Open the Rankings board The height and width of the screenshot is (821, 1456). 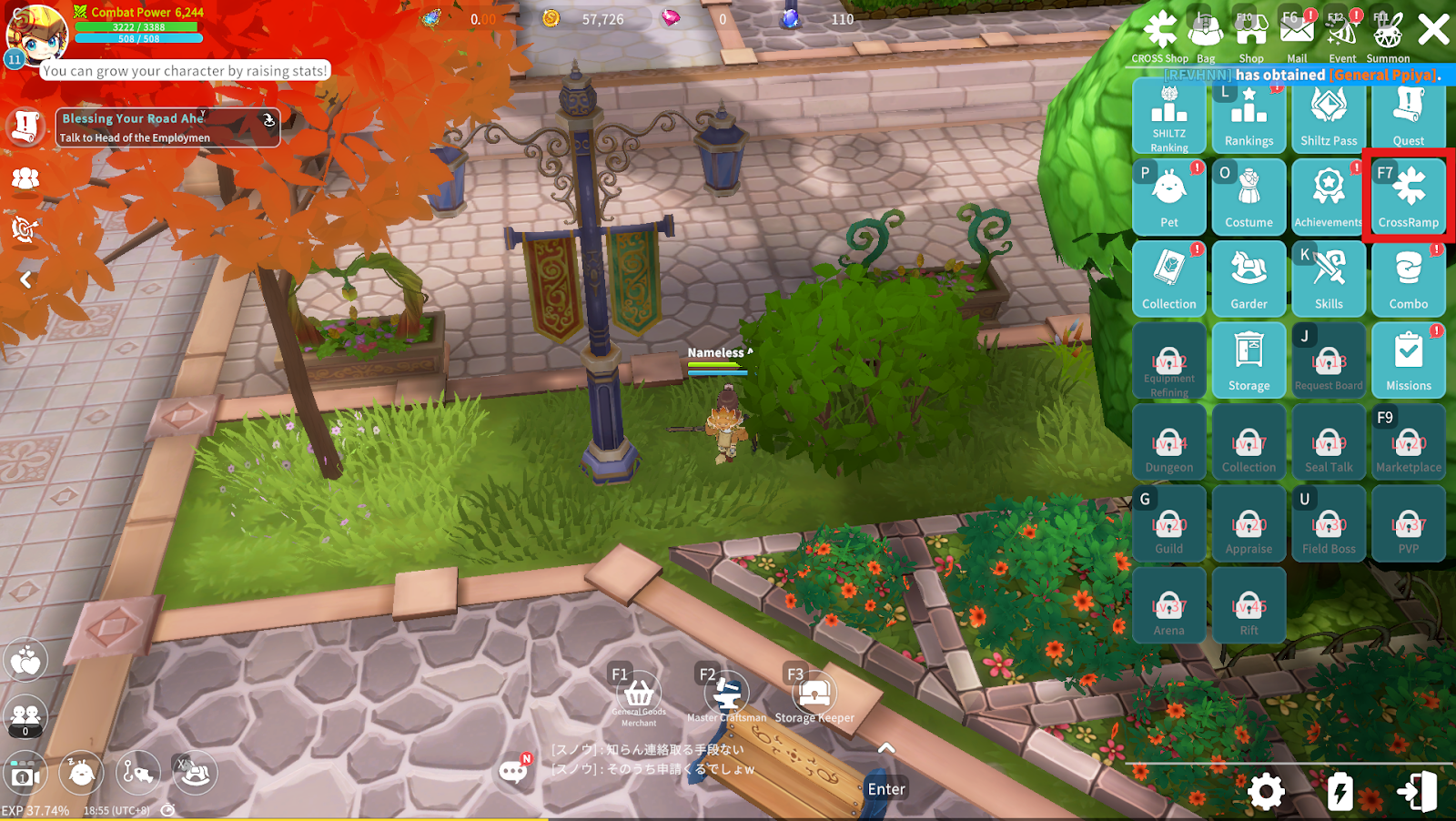(x=1249, y=117)
